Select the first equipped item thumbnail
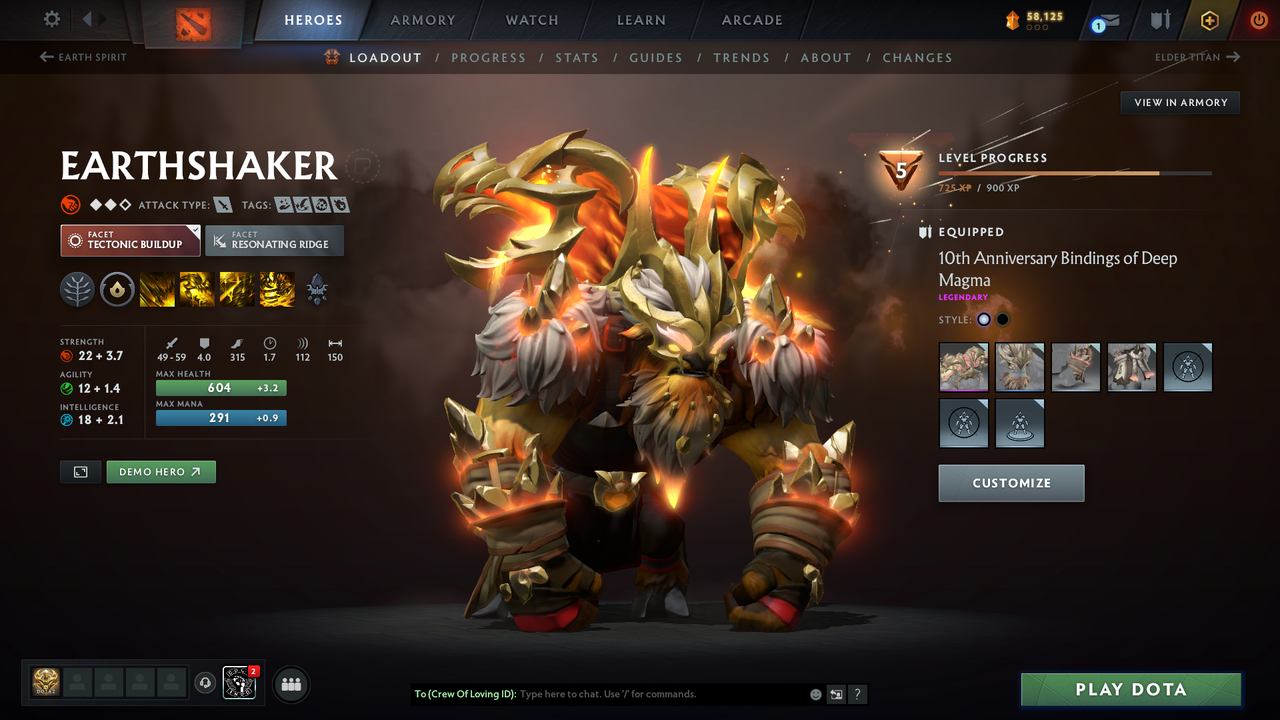The image size is (1280, 720). tap(963, 367)
